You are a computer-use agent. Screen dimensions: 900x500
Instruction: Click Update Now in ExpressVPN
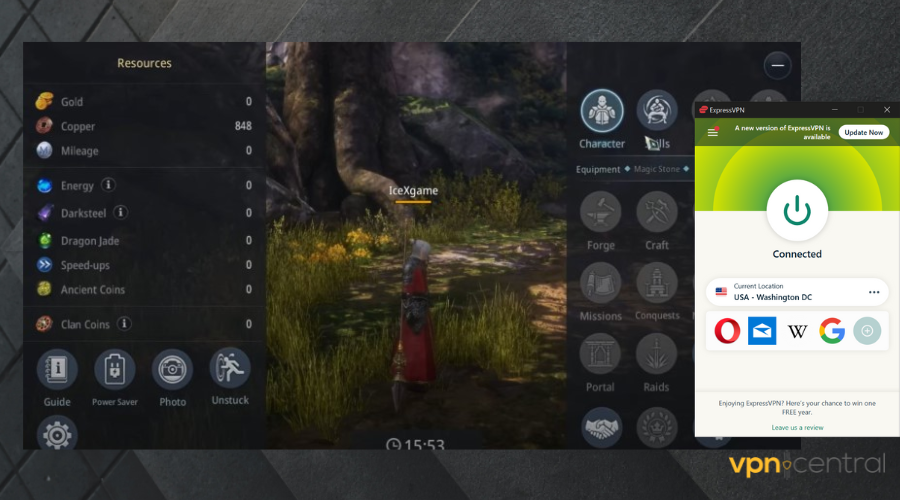coord(863,132)
